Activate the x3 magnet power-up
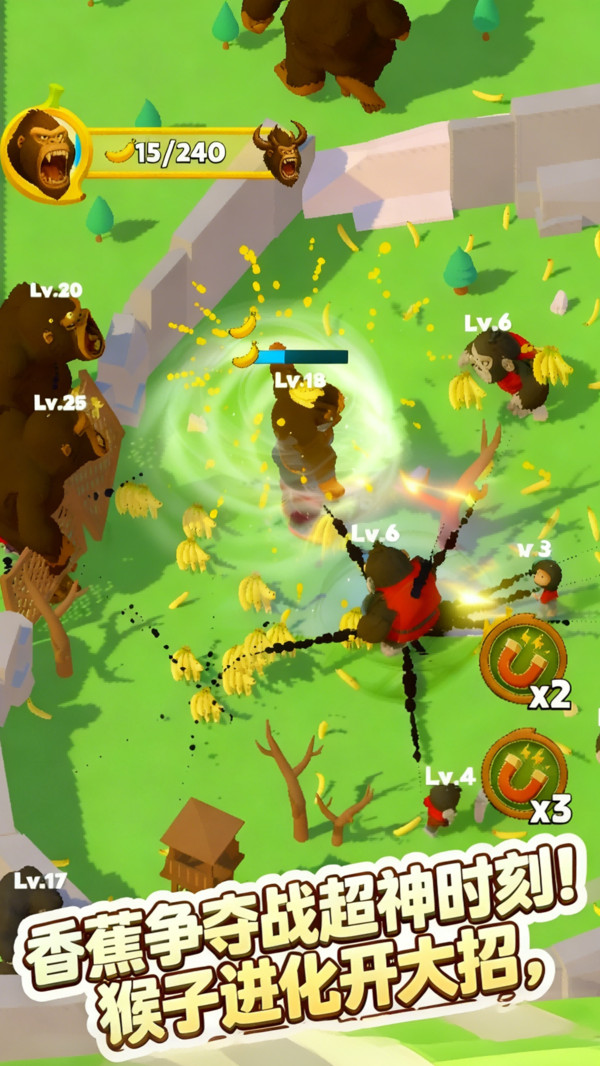Screen dimensions: 600x1066 pyautogui.click(x=523, y=773)
